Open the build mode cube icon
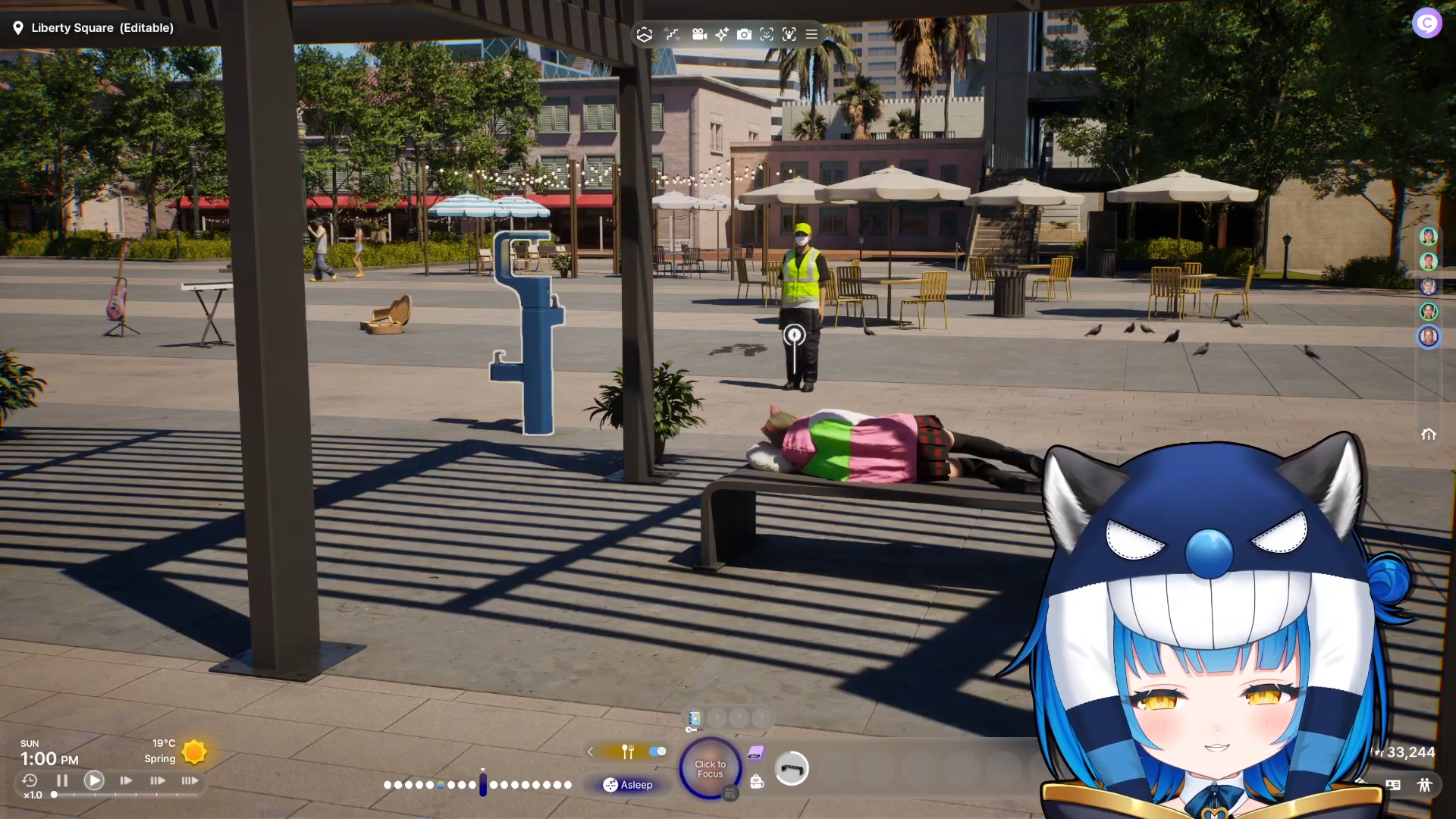Screen dimensions: 1456x819 (645, 34)
